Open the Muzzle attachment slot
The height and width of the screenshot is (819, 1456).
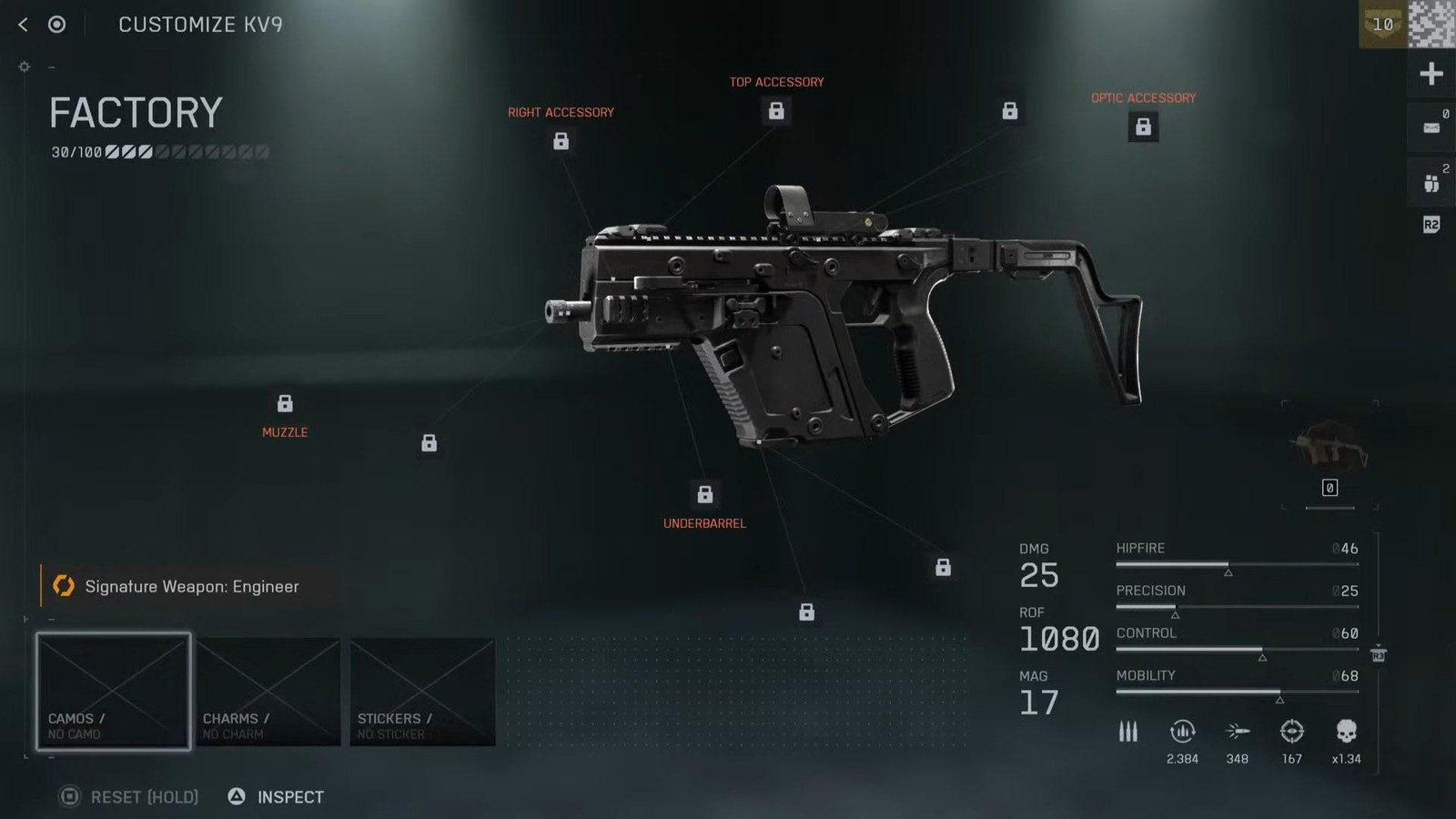285,404
